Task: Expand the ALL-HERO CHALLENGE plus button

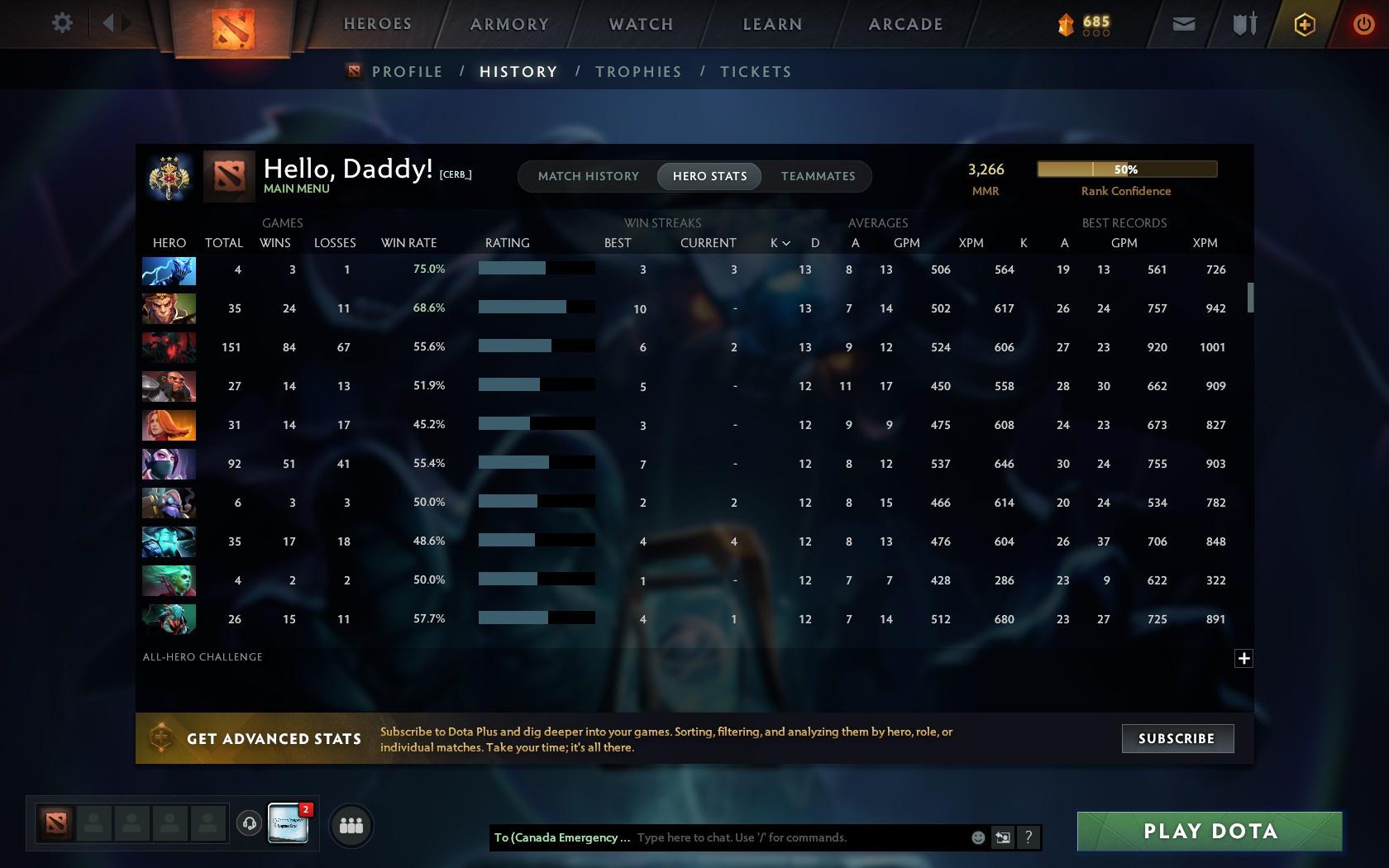Action: pos(1243,658)
